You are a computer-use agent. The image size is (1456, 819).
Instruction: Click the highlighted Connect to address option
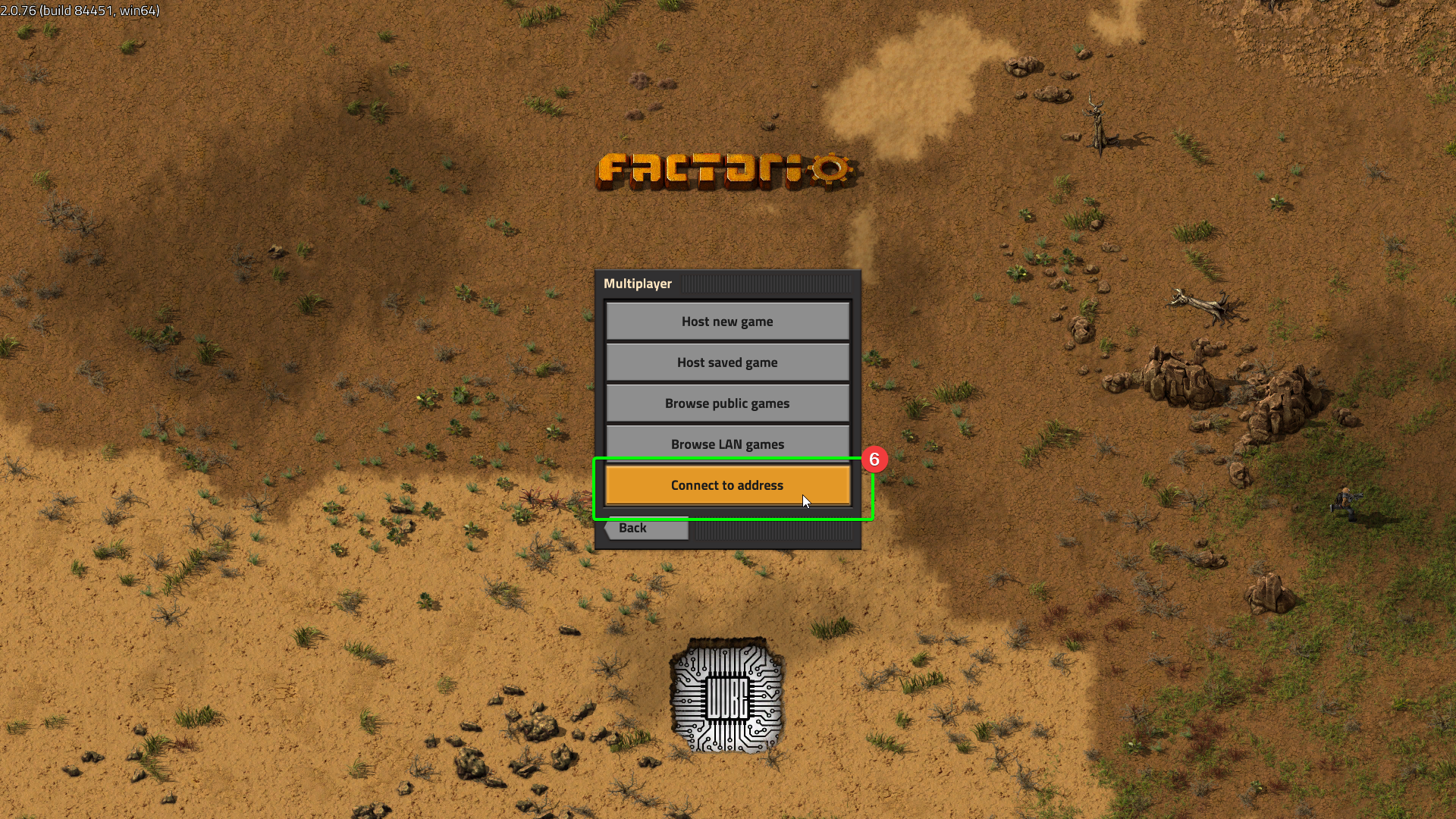click(727, 485)
